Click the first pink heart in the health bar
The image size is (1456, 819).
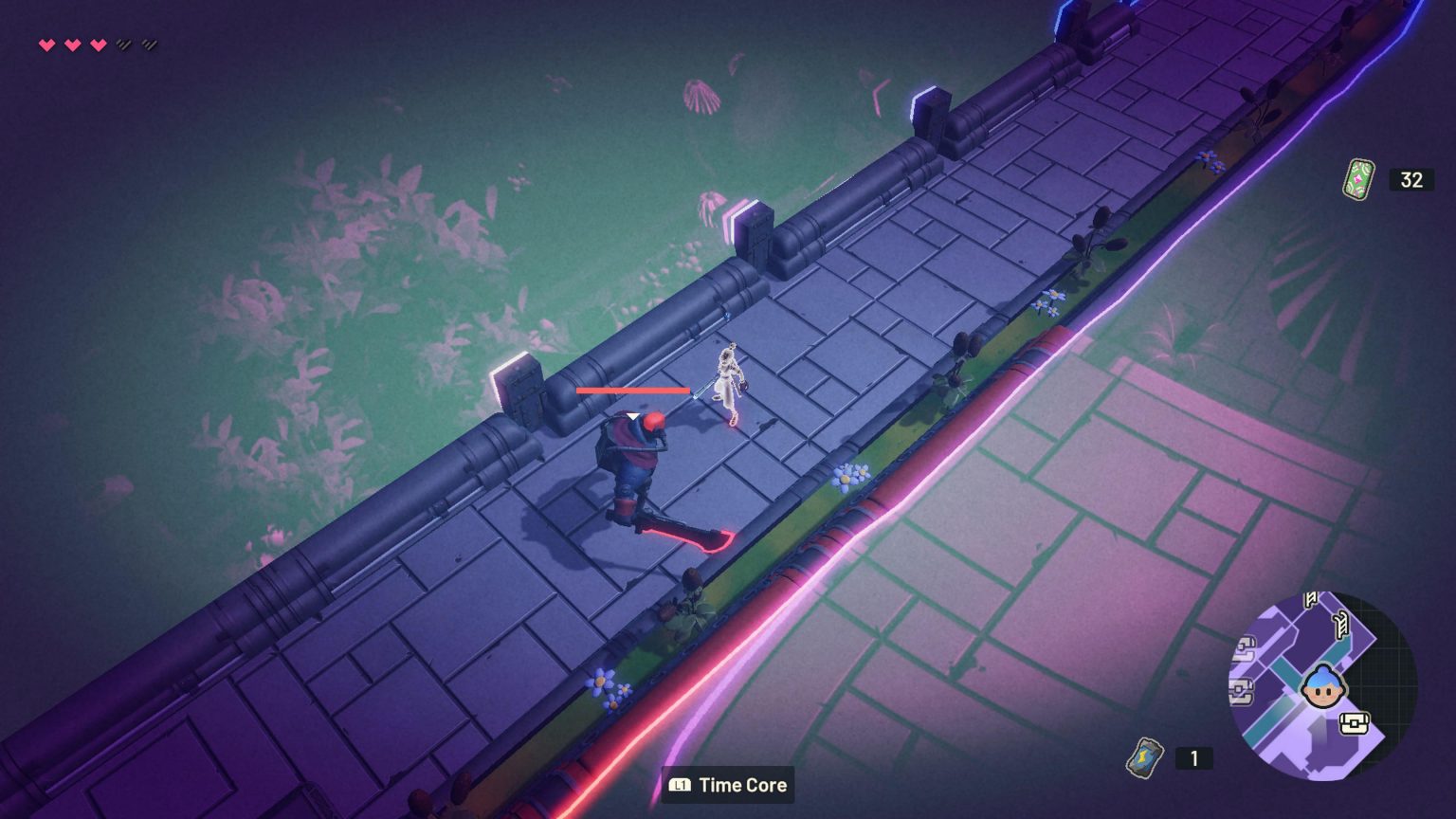[45, 43]
